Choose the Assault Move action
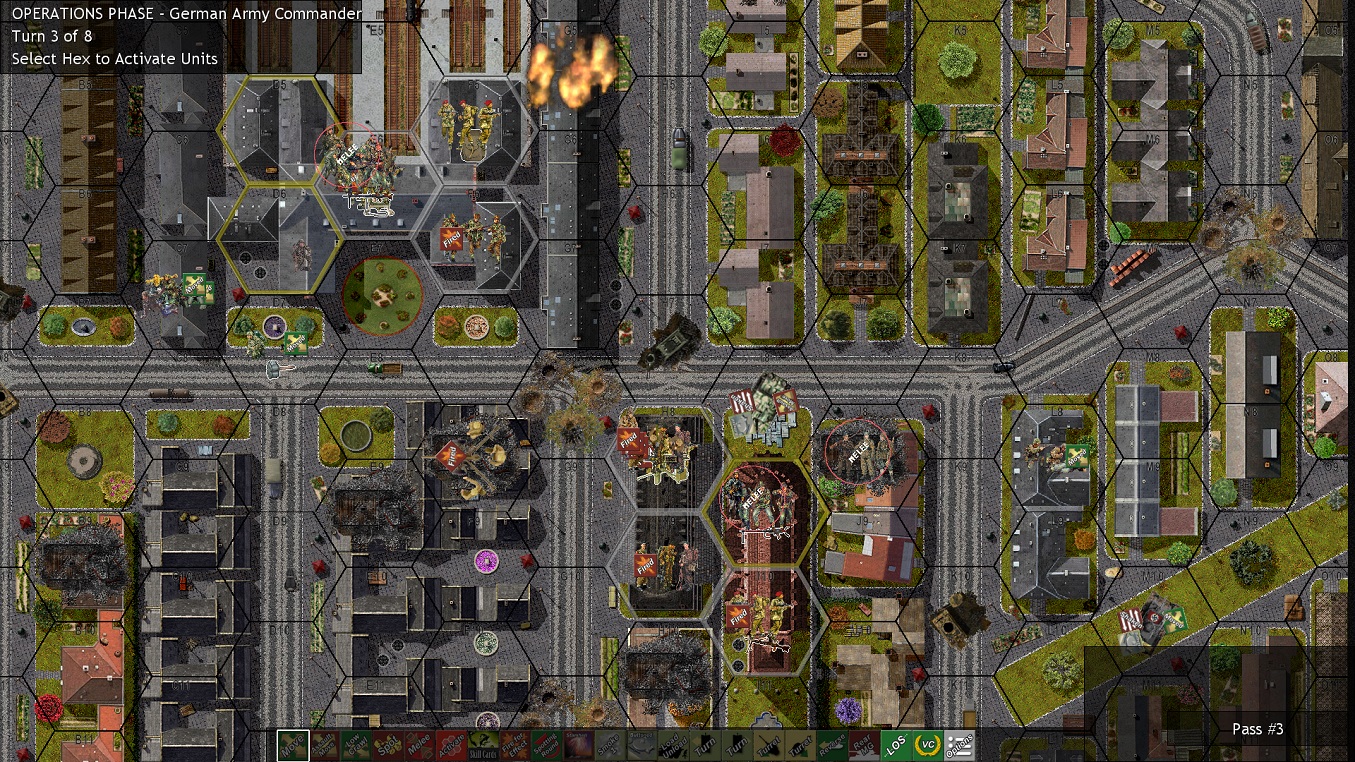 [325, 744]
